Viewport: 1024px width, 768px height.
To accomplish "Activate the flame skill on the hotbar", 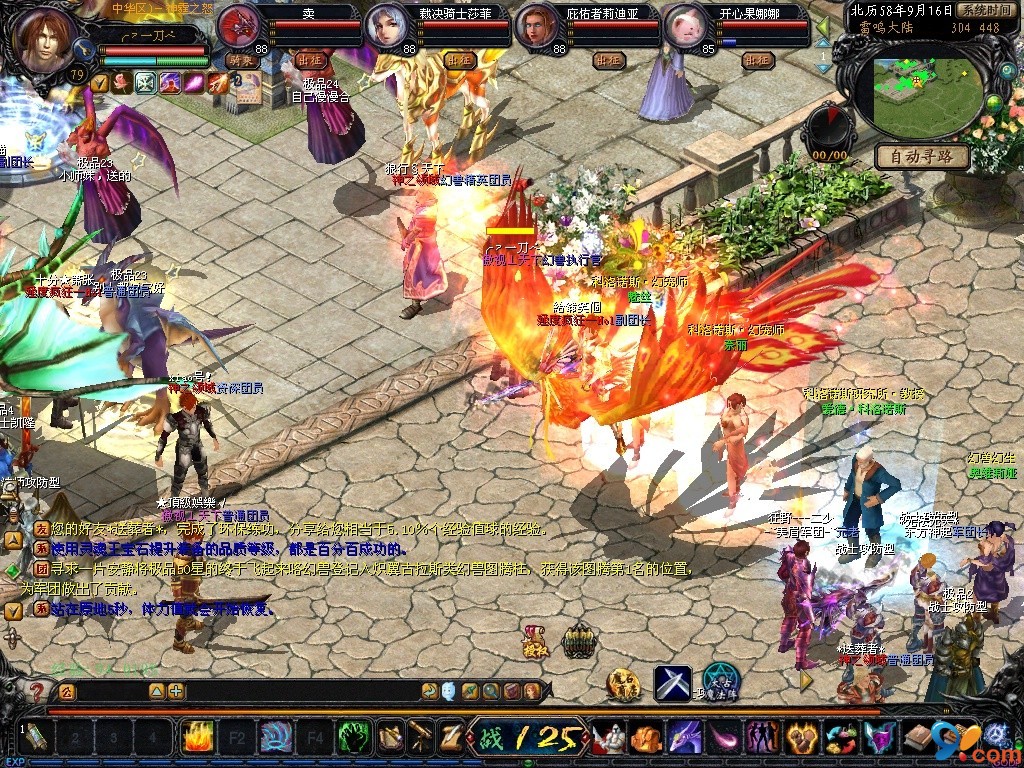I will (196, 738).
